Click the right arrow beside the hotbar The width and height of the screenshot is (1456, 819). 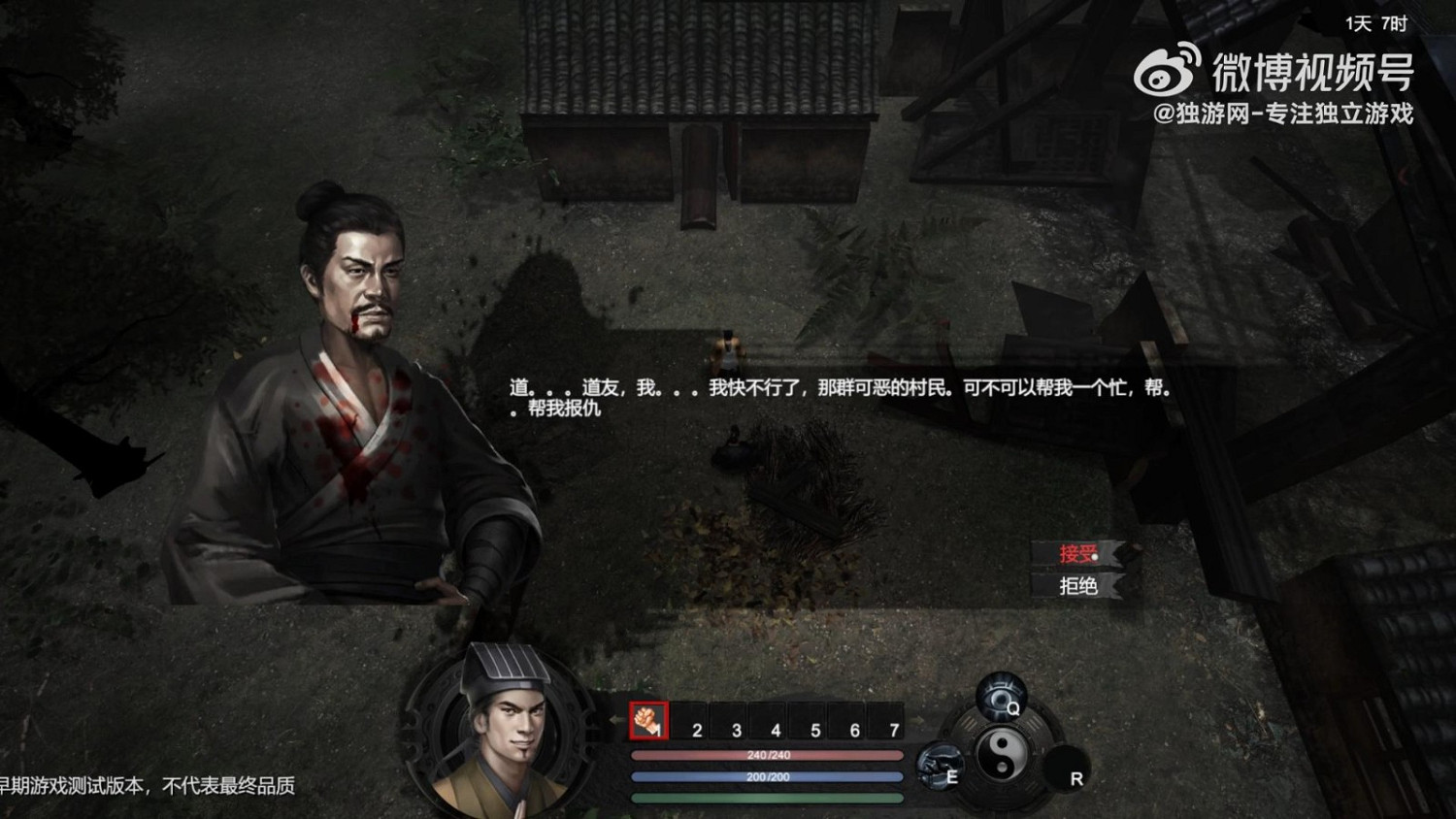918,721
